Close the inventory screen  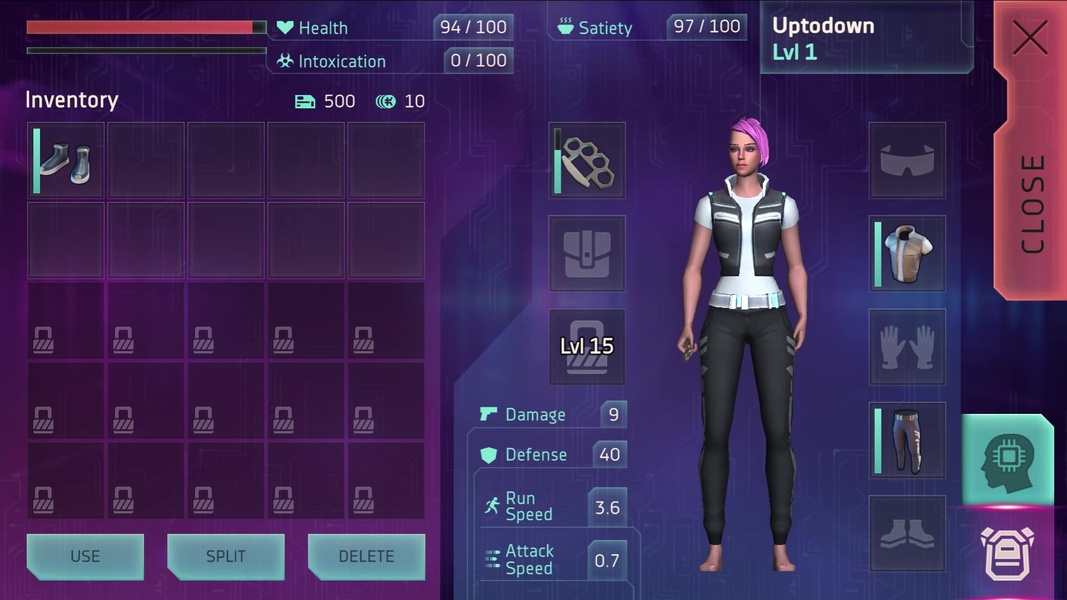point(1030,150)
